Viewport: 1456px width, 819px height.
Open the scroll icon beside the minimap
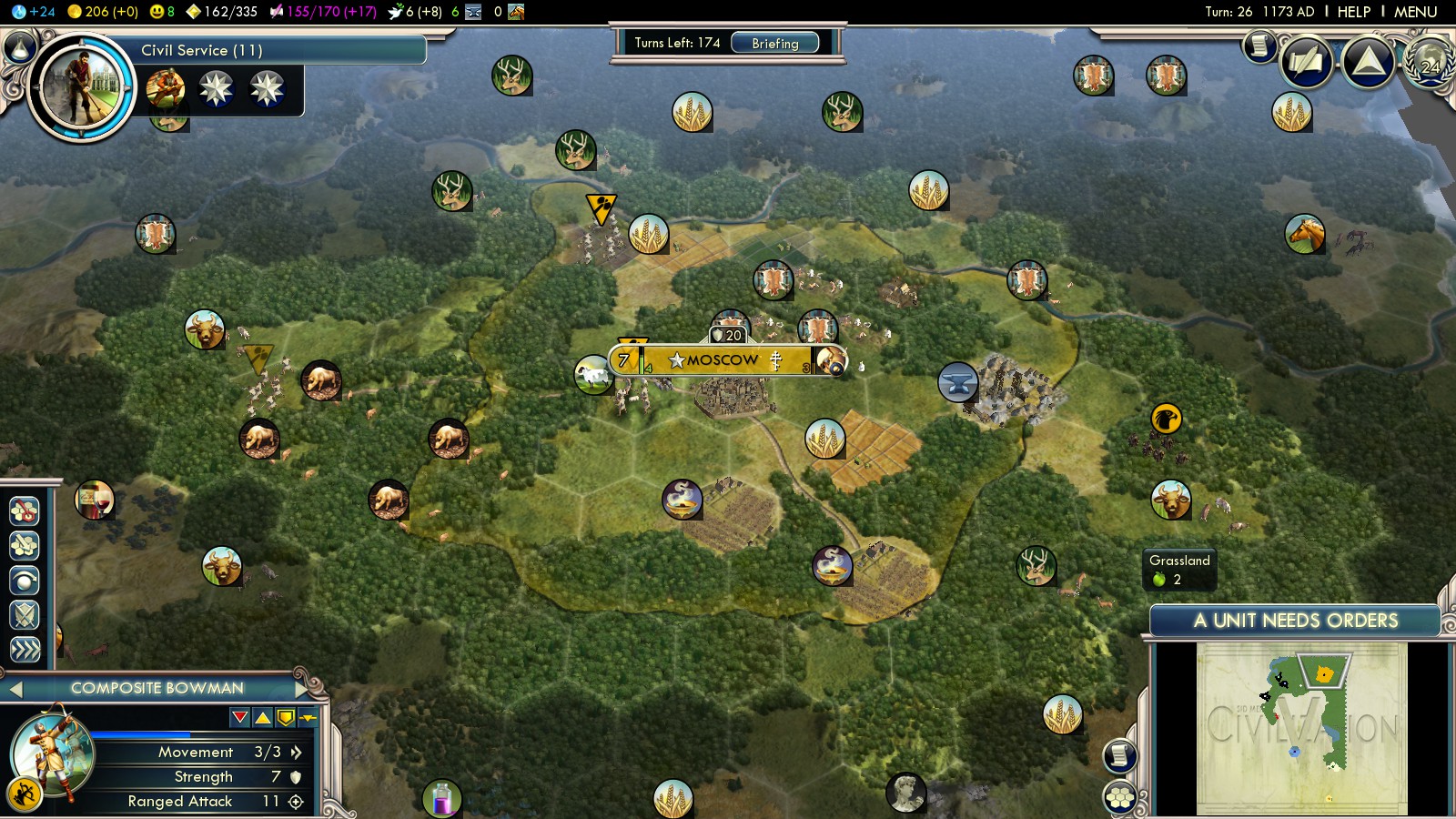pos(1120,755)
